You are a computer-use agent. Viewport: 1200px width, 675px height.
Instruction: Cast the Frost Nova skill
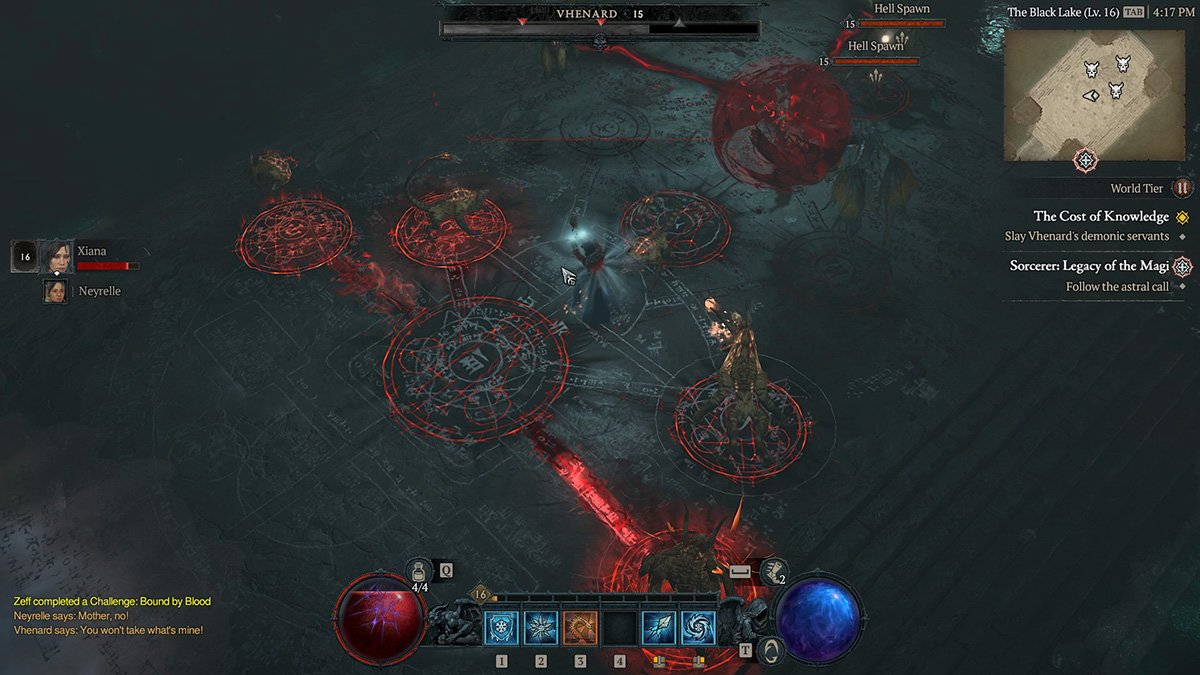[x=541, y=628]
